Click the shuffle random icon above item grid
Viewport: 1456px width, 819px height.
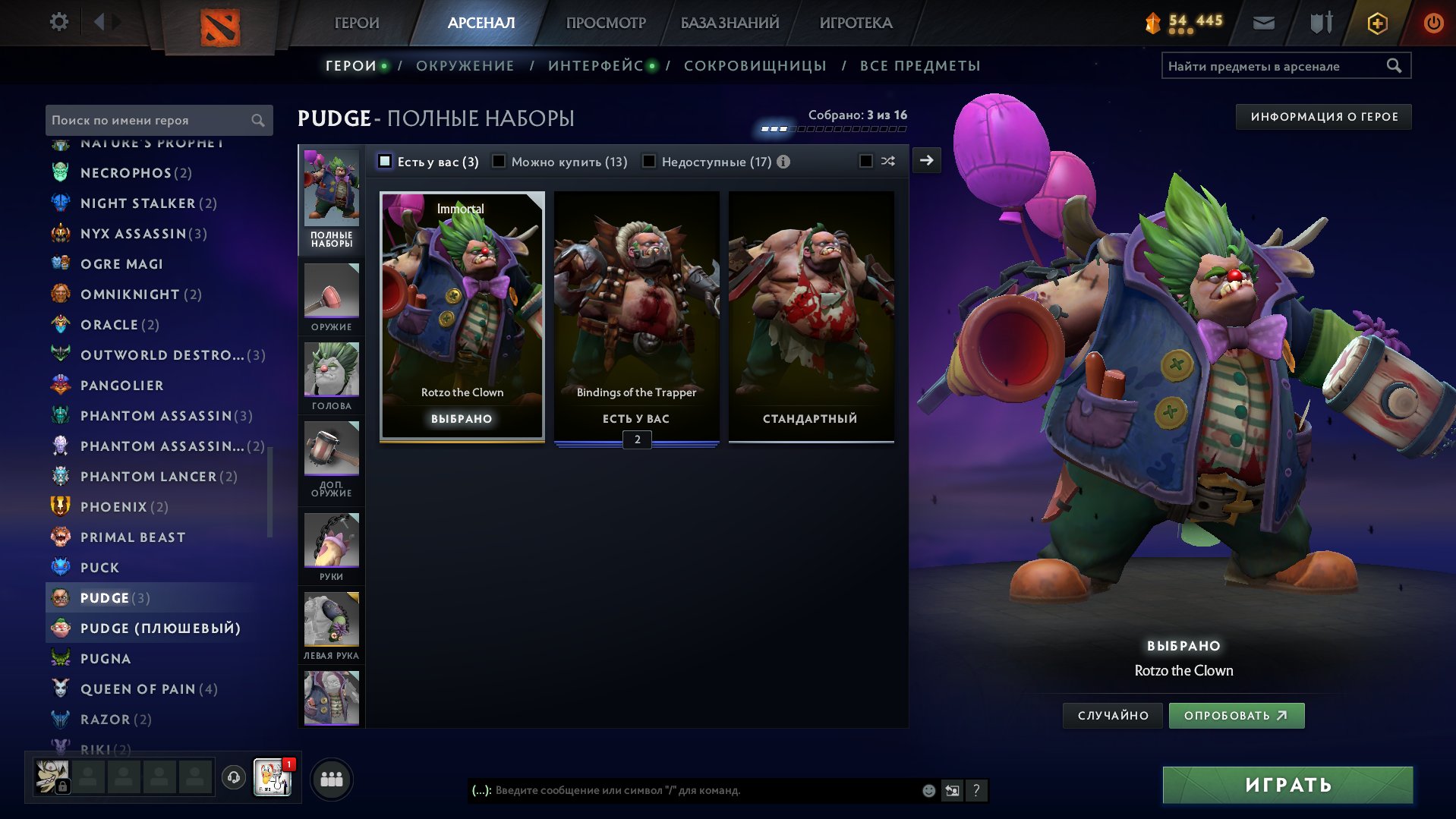(887, 161)
